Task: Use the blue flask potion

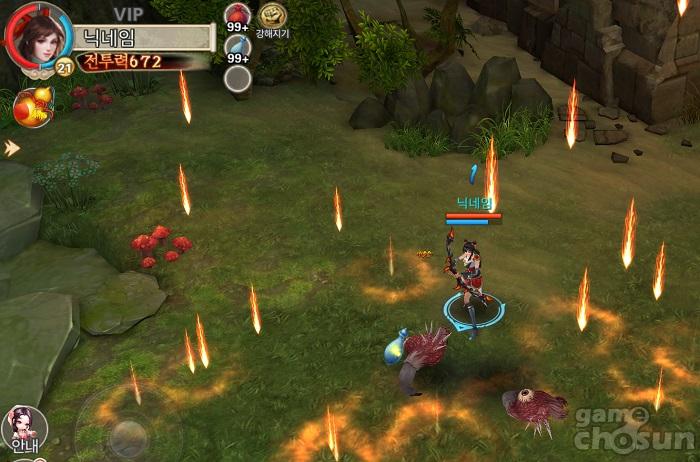Action: 237,46
